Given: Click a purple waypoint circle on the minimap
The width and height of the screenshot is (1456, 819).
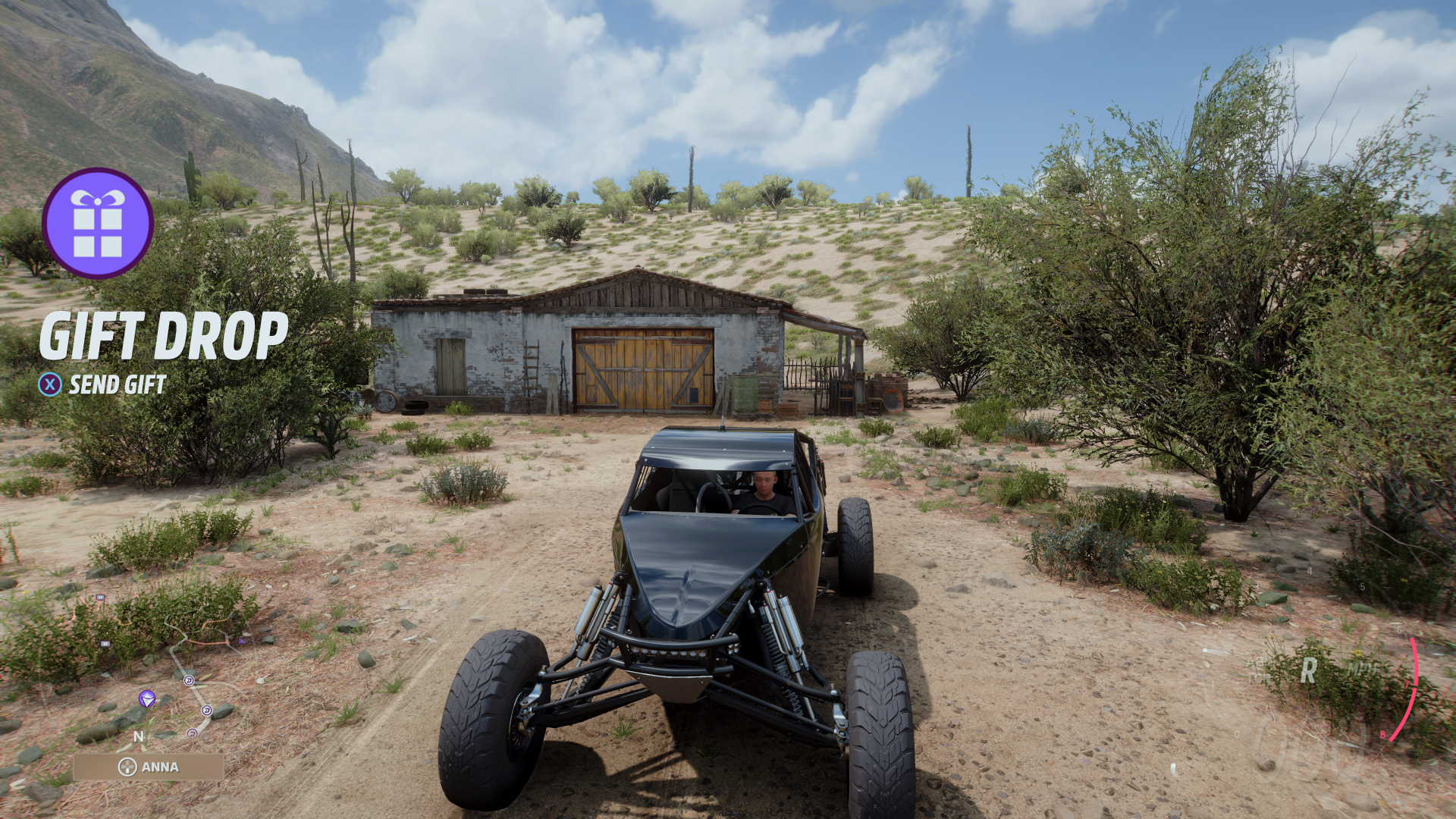Looking at the screenshot, I should pyautogui.click(x=189, y=680).
